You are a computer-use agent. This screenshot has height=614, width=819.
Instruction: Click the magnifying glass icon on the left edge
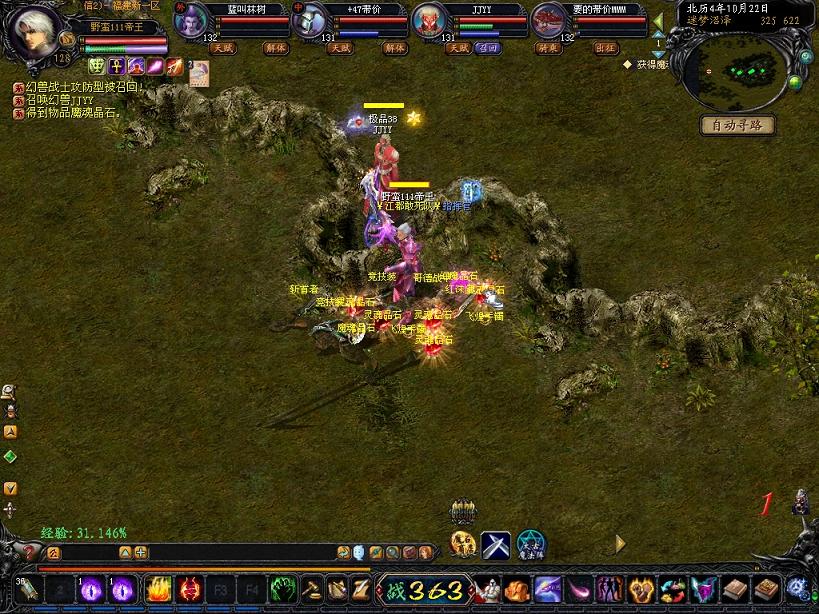[x=9, y=391]
